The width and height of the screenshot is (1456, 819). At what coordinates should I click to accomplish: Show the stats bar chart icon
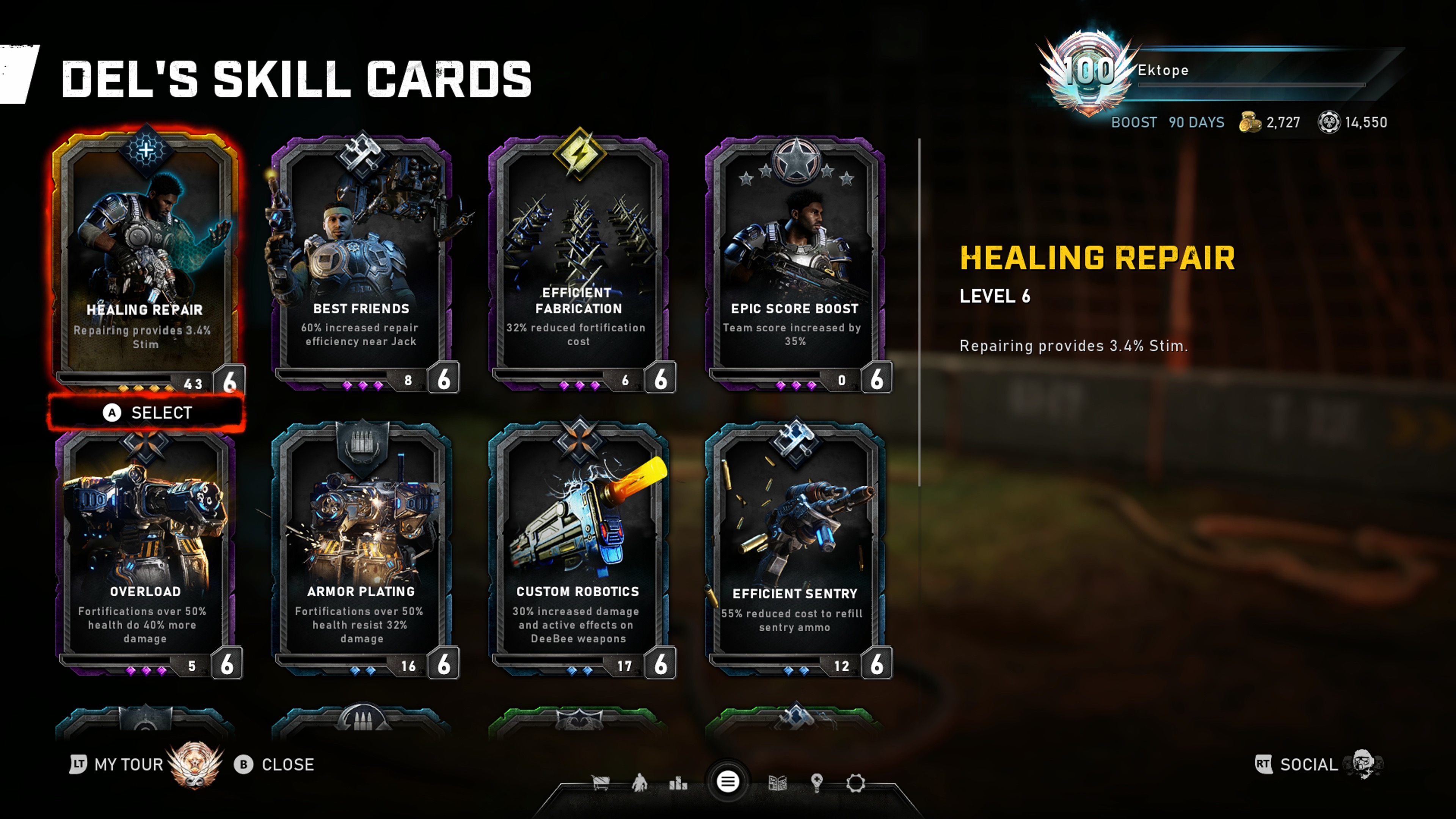coord(678,783)
